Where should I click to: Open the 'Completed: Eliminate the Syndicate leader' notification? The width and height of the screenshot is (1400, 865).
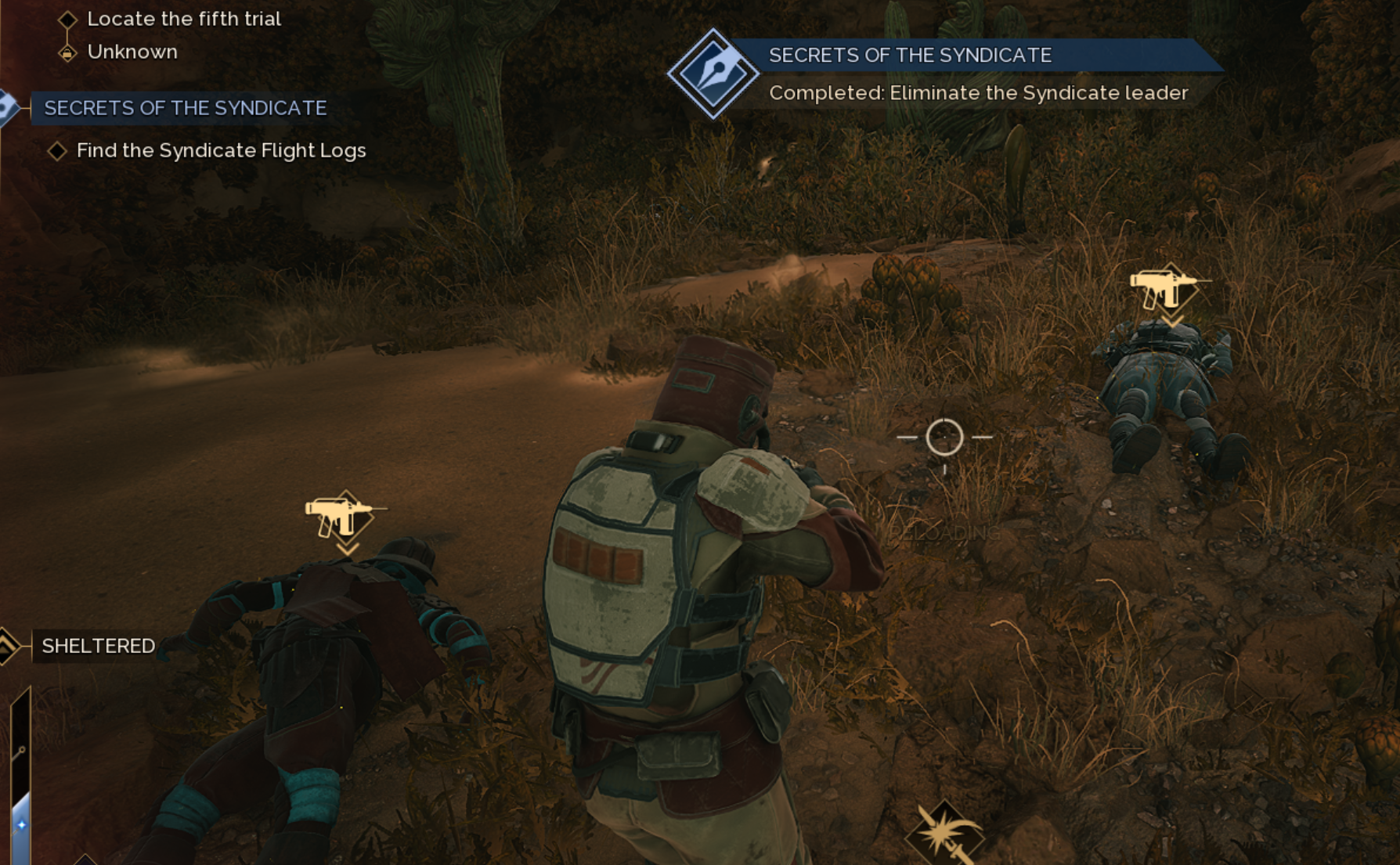pos(978,93)
